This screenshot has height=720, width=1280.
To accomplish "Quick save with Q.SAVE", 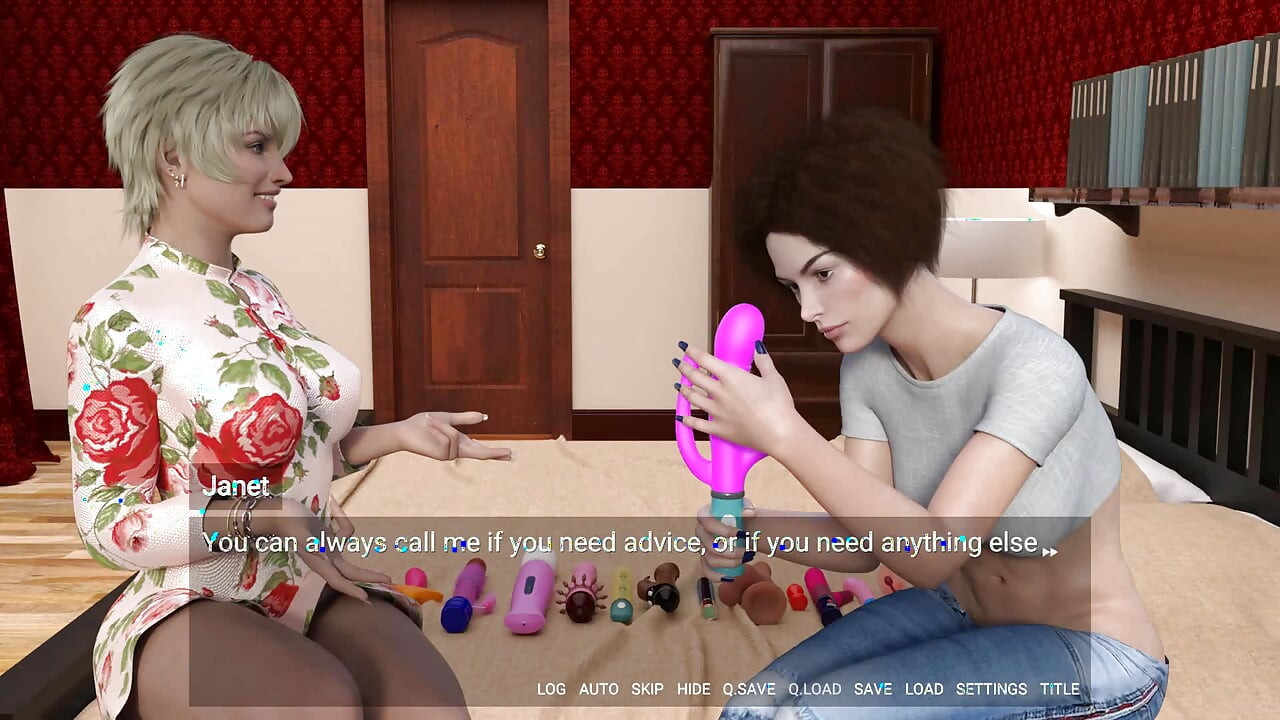I will point(749,689).
